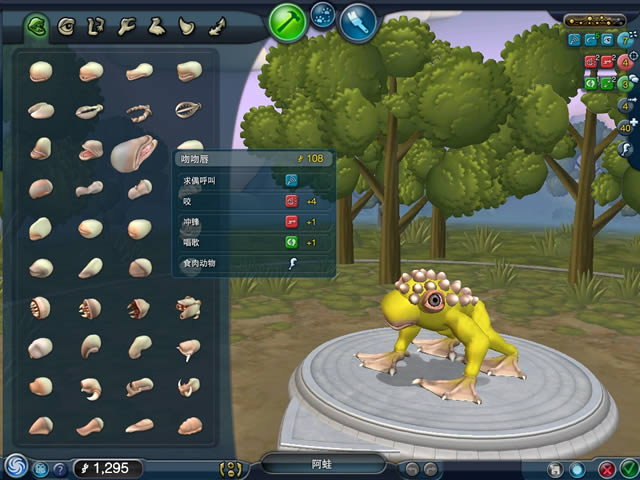Open the hands and graspers tab
Screen dimensions: 640x480
(x=127, y=24)
